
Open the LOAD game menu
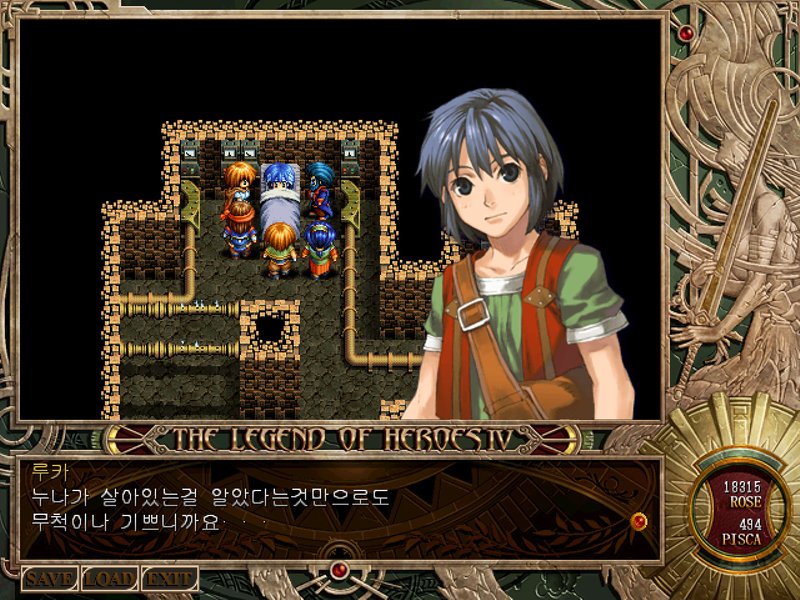(x=109, y=579)
